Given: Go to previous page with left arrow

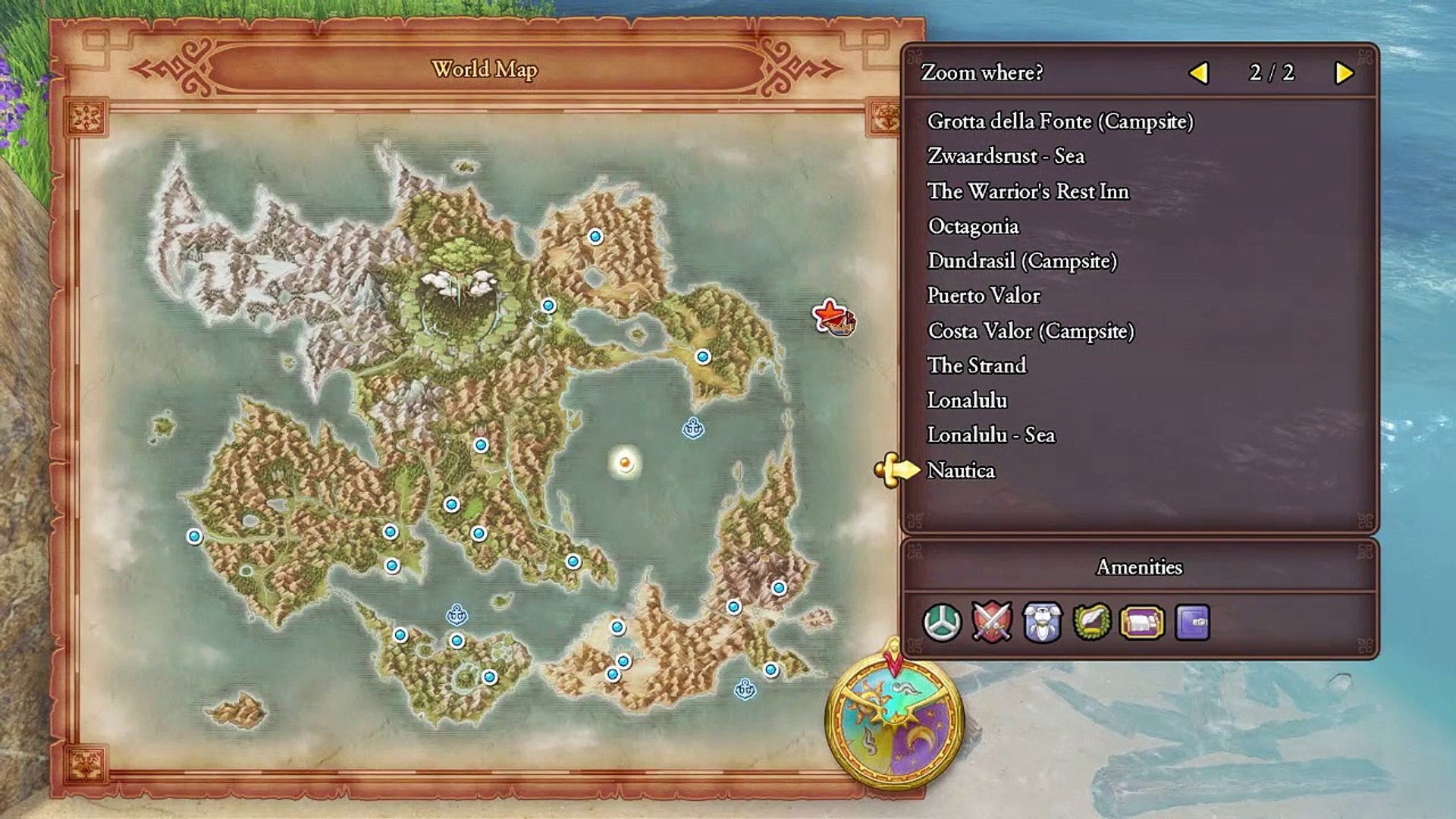Looking at the screenshot, I should tap(1198, 73).
